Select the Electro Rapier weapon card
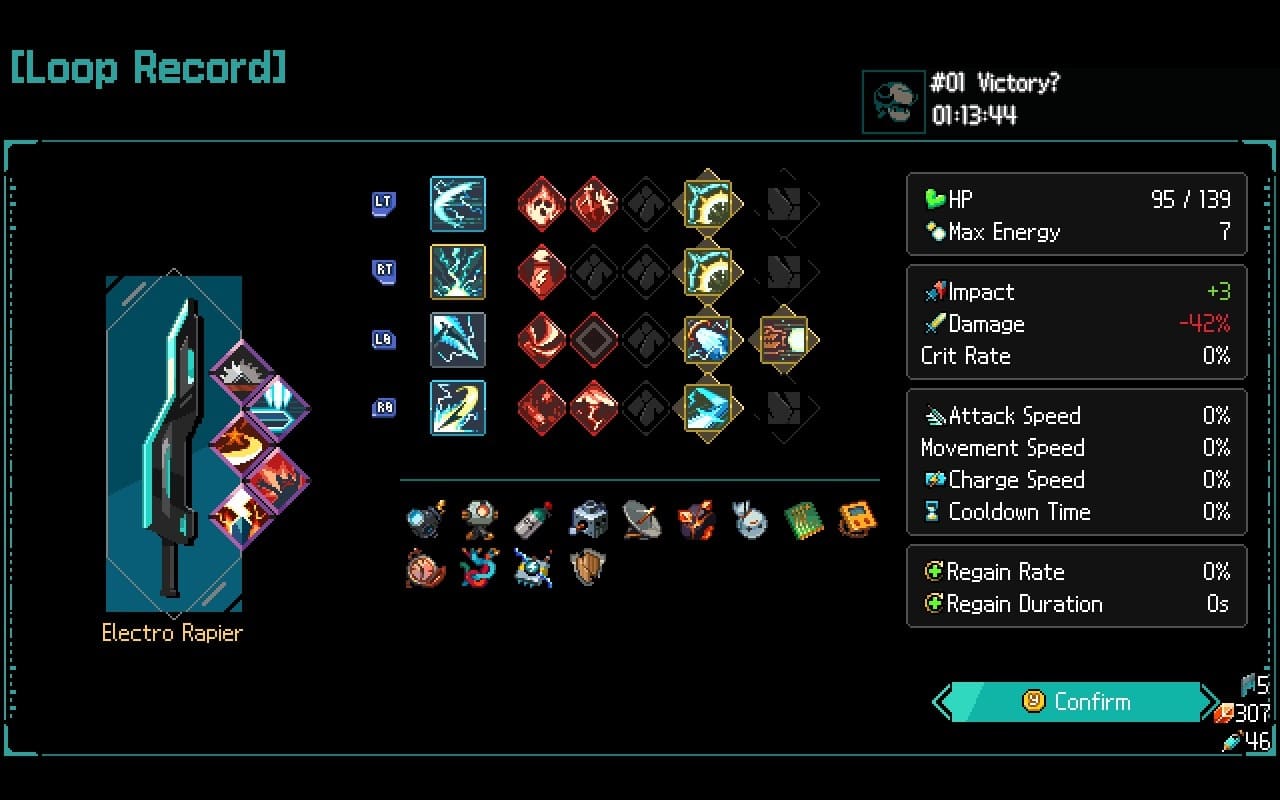This screenshot has height=800, width=1280. point(173,443)
